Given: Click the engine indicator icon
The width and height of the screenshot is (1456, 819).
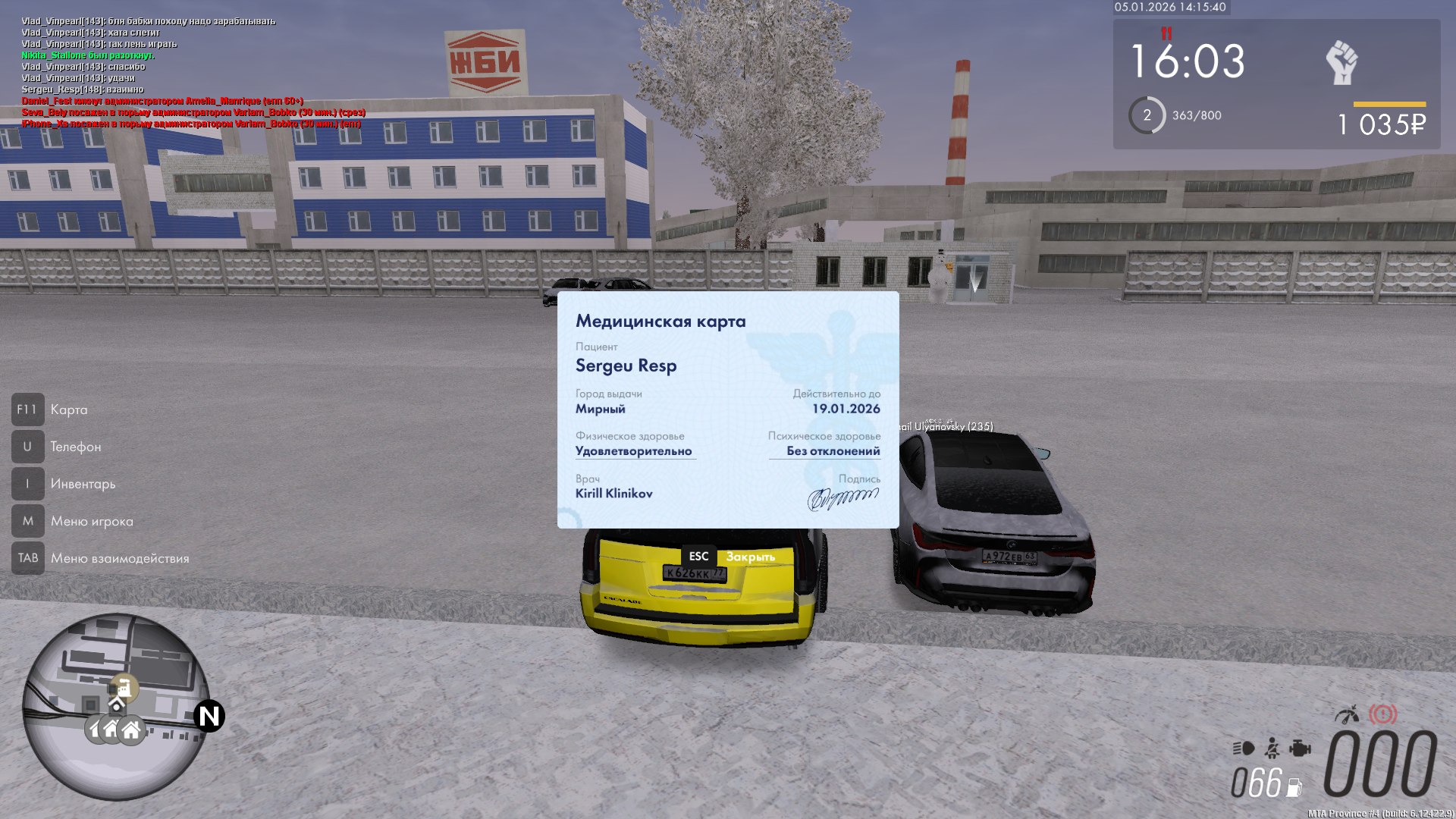Looking at the screenshot, I should point(1300,748).
